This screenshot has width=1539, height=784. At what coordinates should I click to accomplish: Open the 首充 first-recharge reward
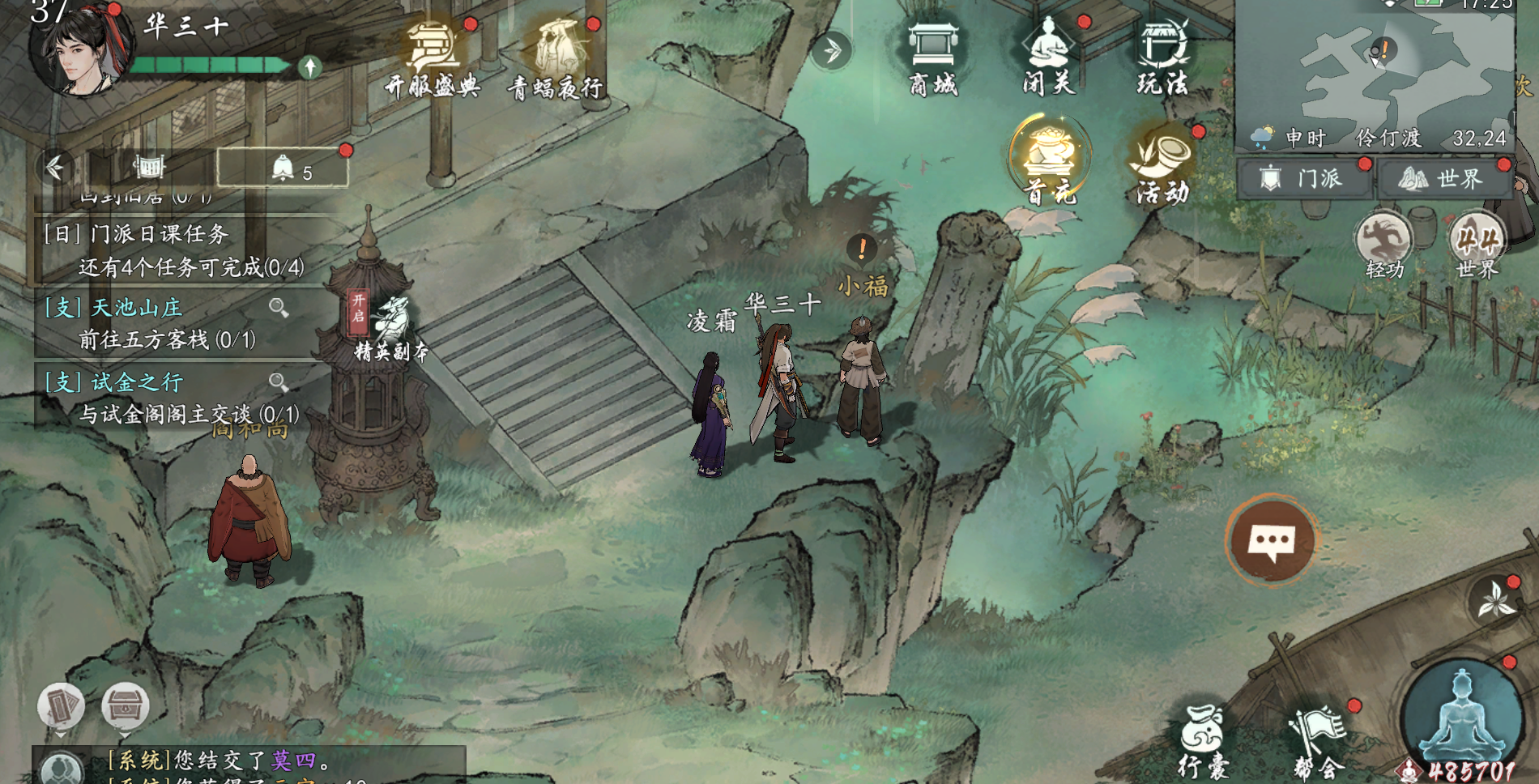coord(1050,160)
